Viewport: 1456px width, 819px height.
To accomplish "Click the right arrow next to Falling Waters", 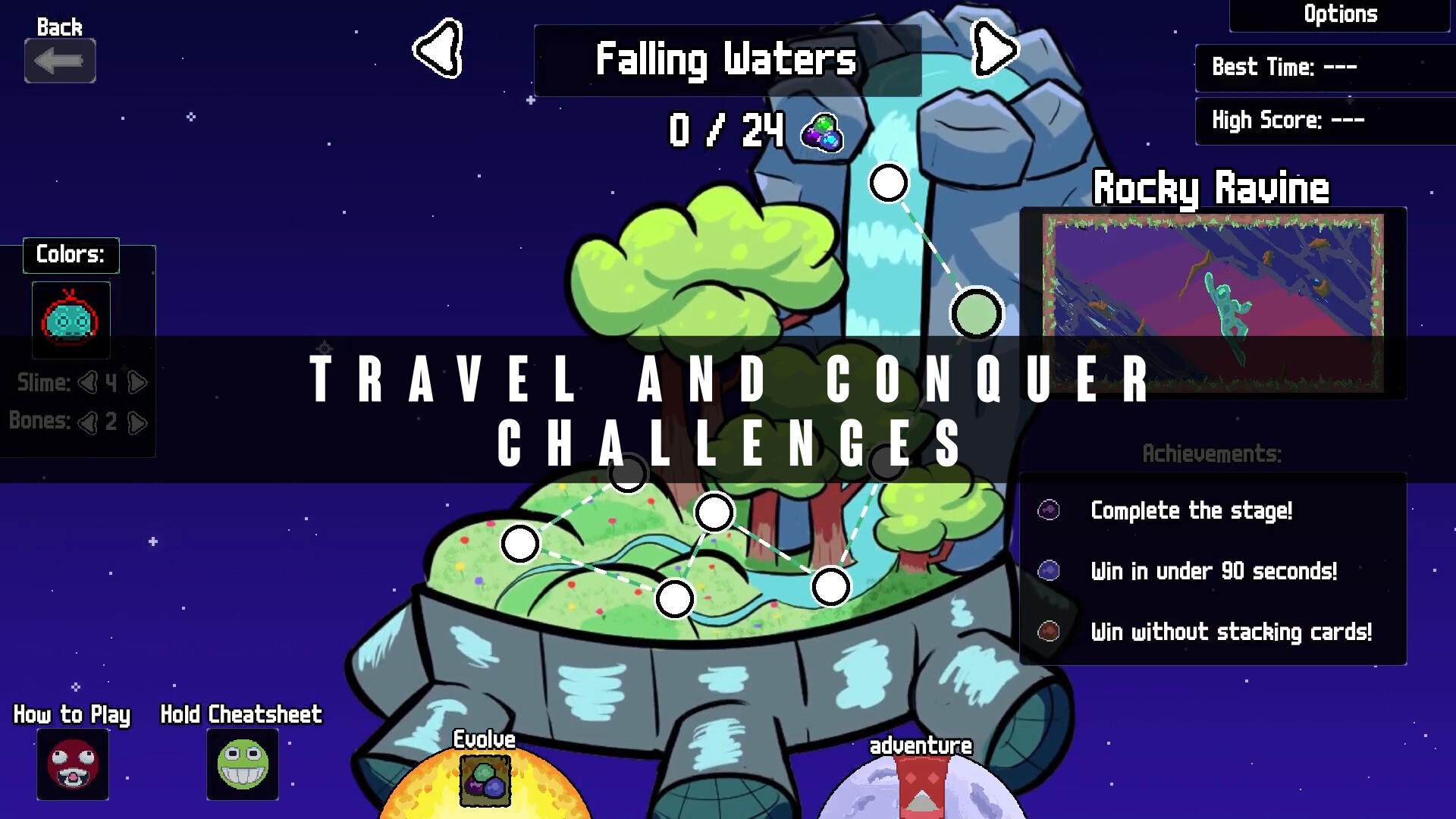I will click(993, 49).
